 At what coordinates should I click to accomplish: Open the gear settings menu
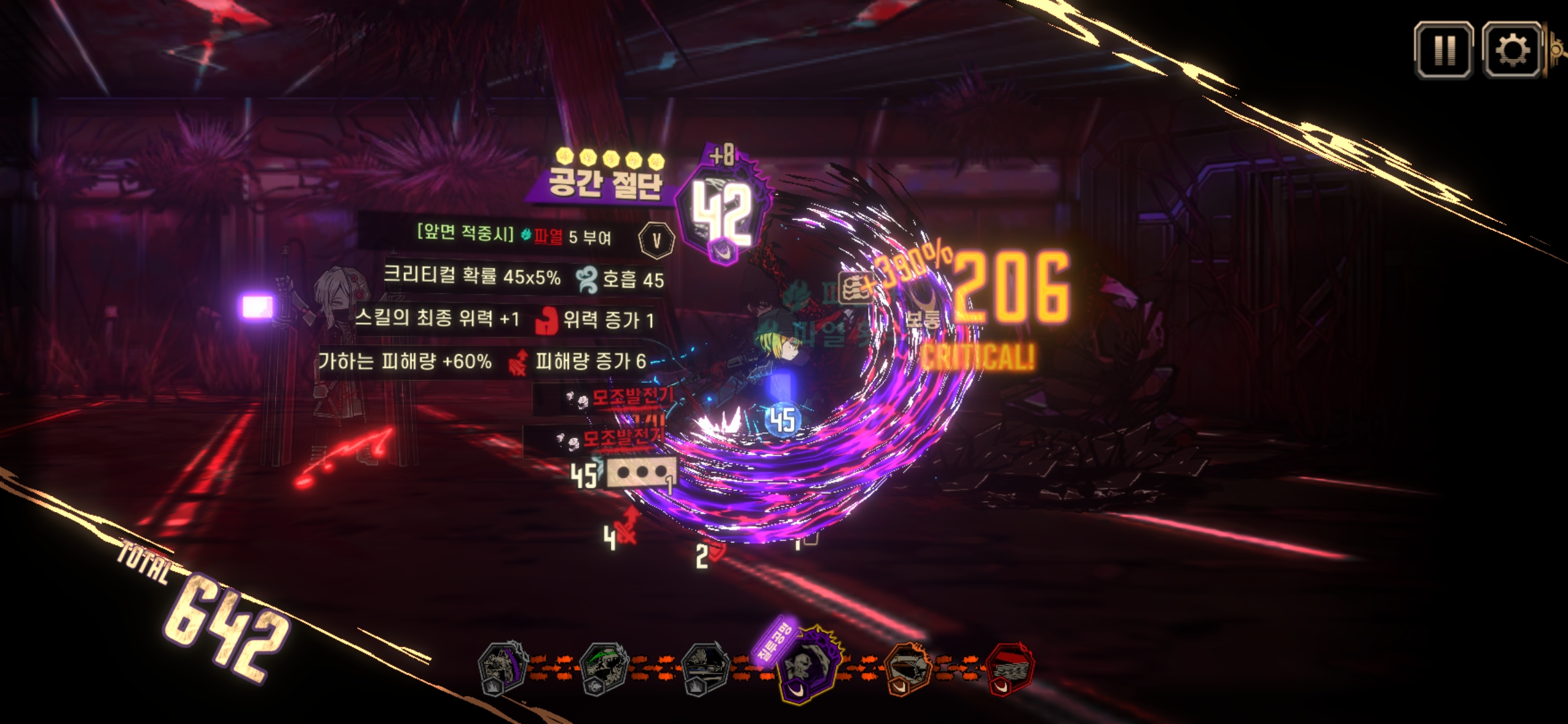click(1512, 50)
